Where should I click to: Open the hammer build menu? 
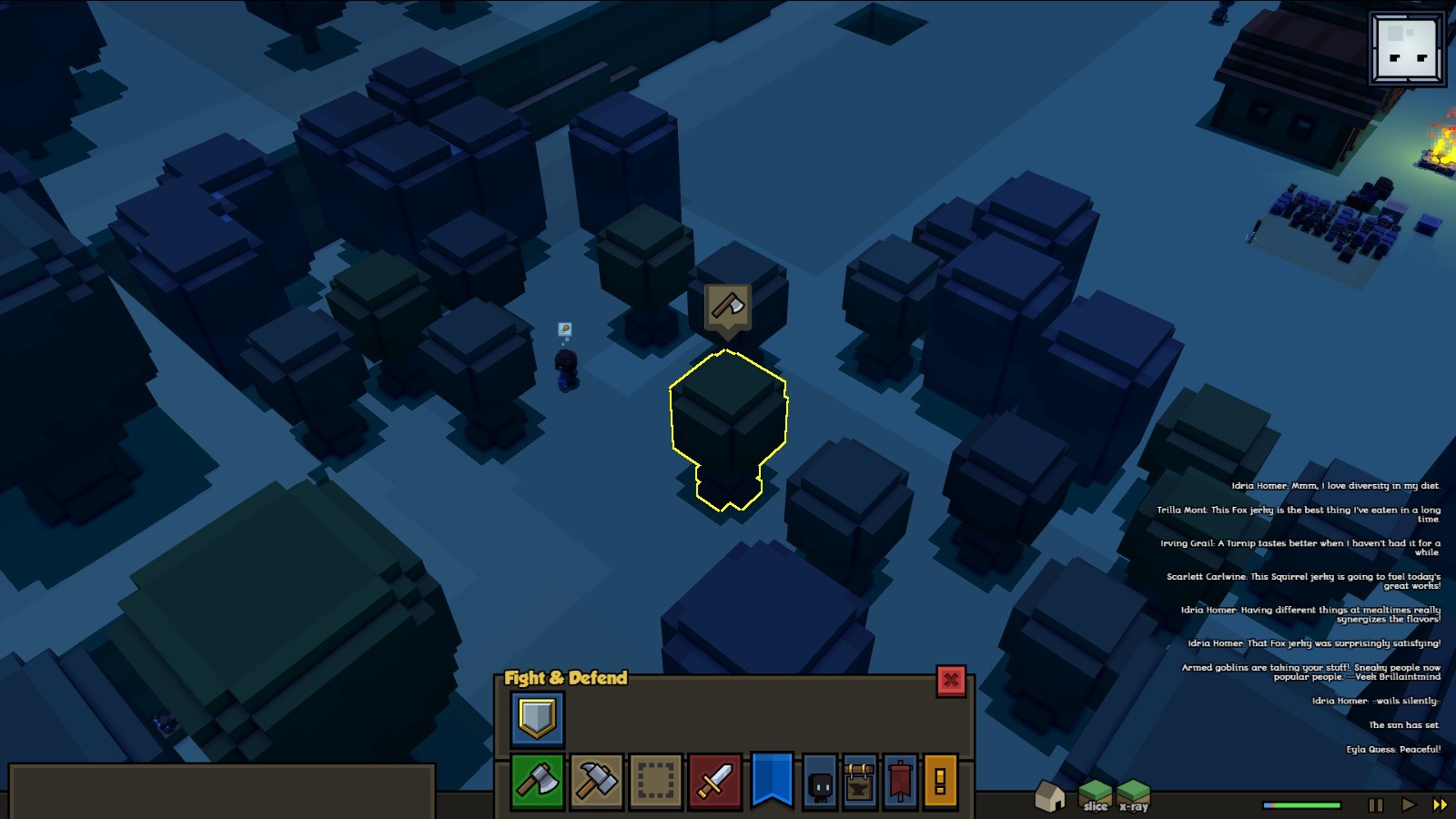(596, 781)
